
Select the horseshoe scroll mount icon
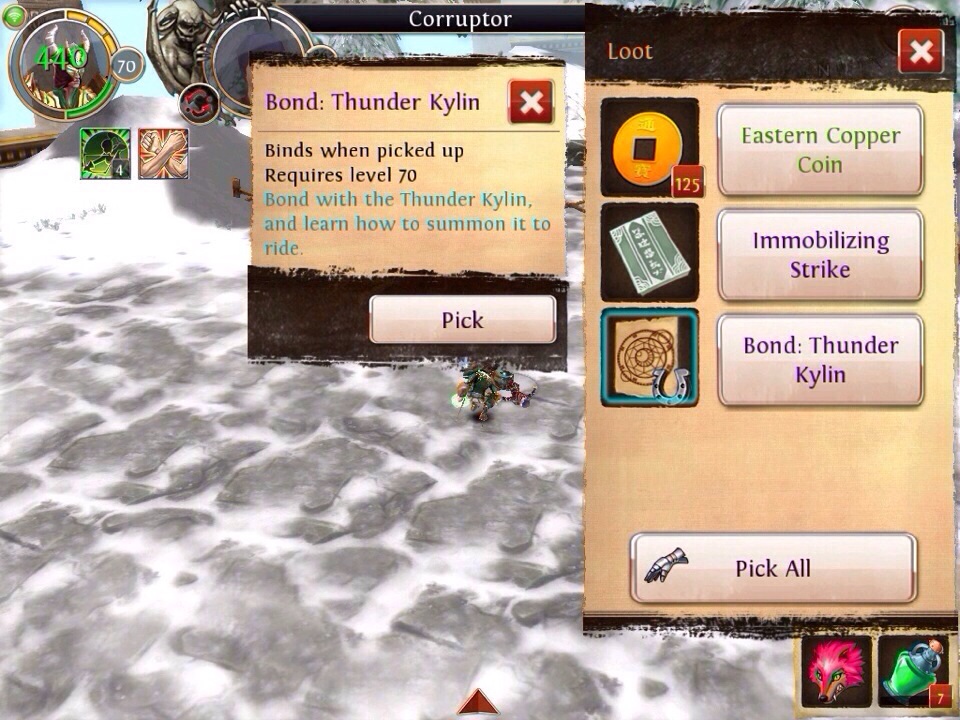[x=649, y=358]
